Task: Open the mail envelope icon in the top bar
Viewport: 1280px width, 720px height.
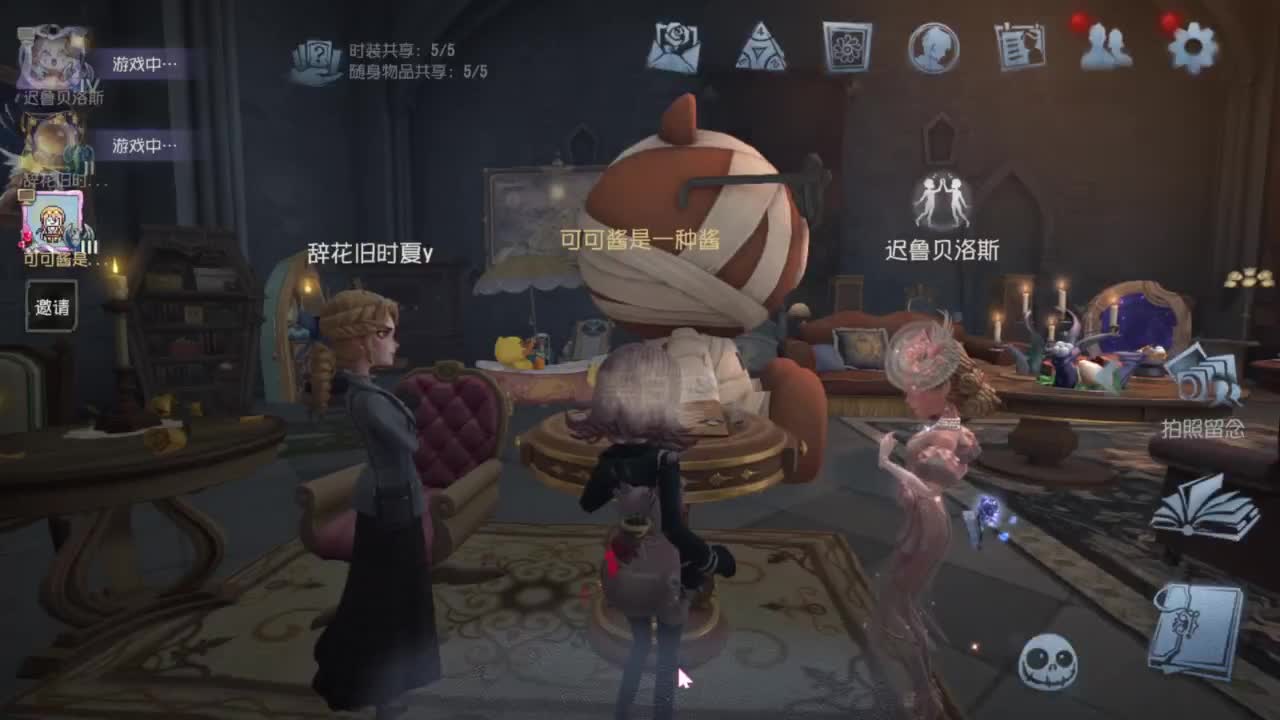Action: coord(673,48)
